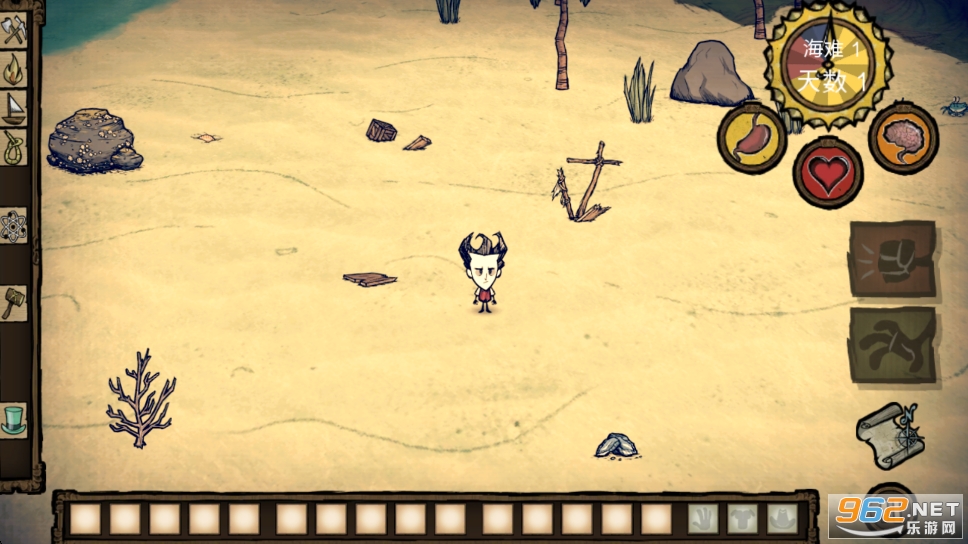
Task: Select the hand equipment slot
Action: pyautogui.click(x=703, y=518)
